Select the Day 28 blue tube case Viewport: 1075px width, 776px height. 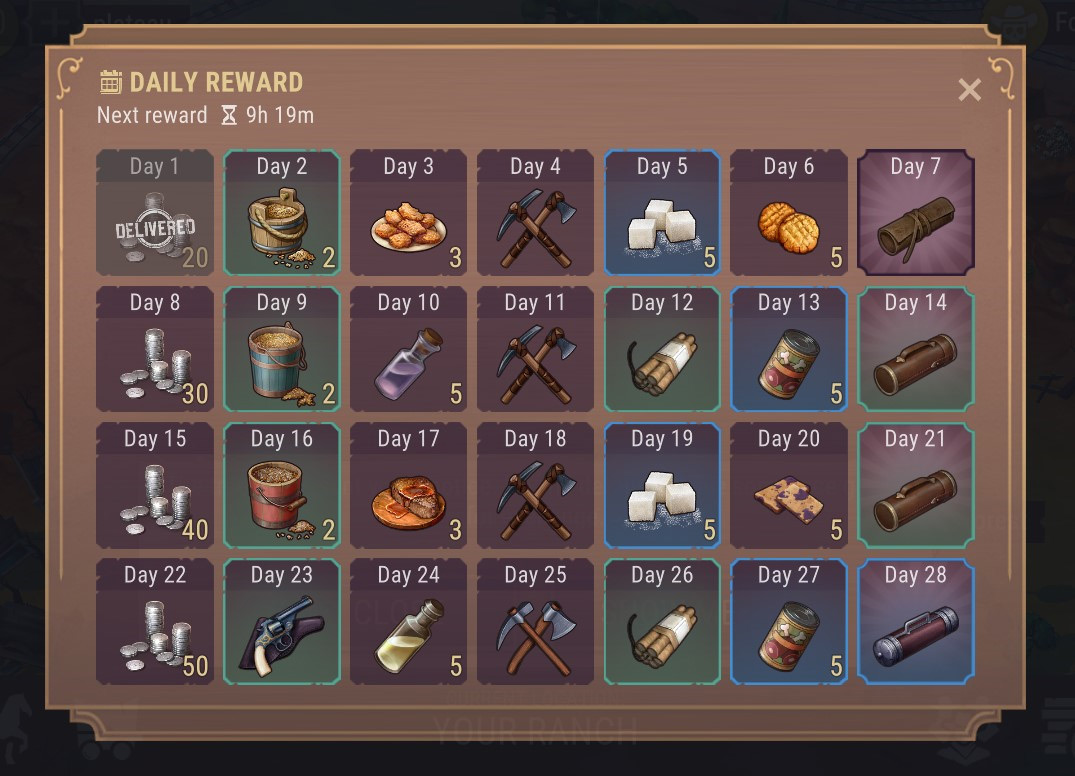pyautogui.click(x=915, y=621)
